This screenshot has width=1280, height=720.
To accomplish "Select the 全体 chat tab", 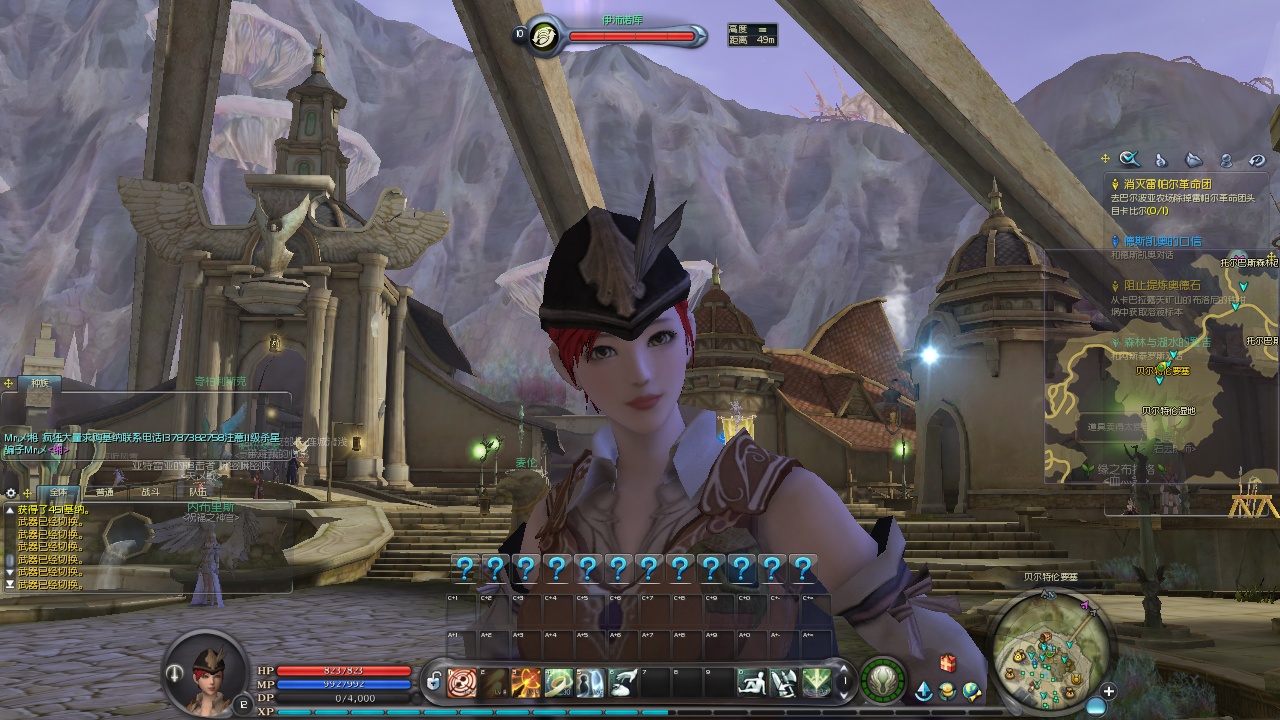I will [x=59, y=492].
